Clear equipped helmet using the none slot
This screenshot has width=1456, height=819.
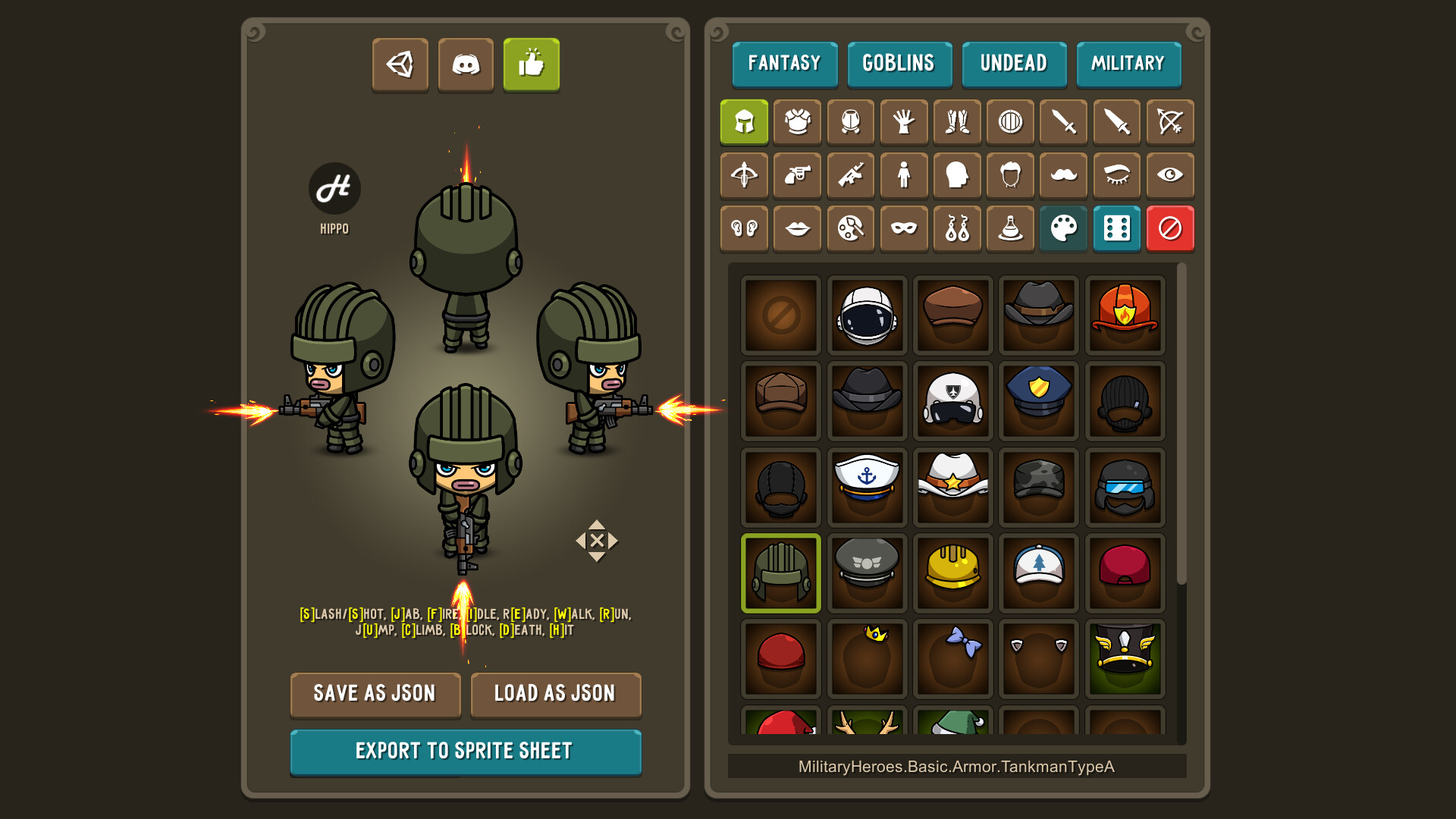(780, 315)
